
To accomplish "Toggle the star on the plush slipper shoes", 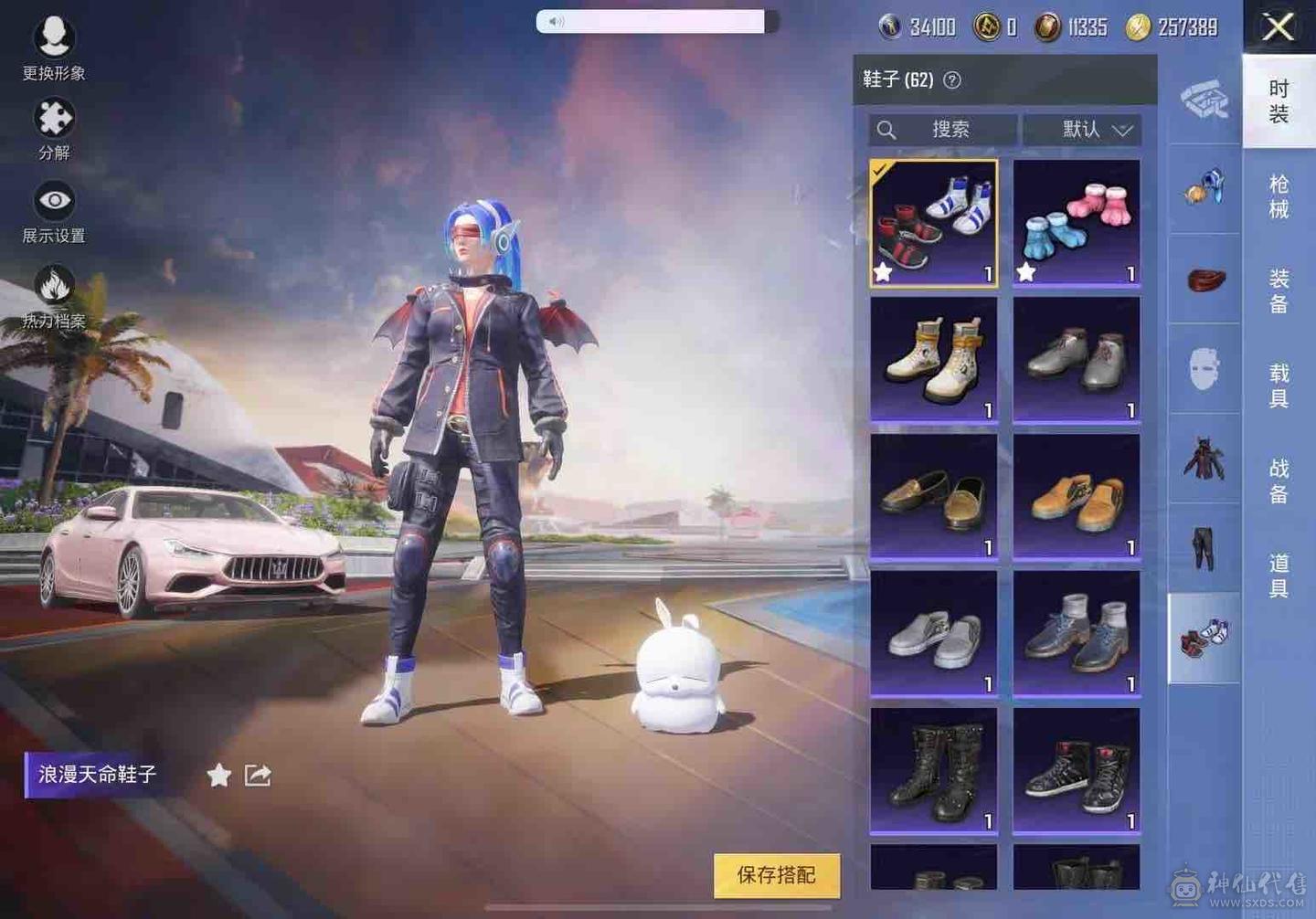I will 1027,270.
